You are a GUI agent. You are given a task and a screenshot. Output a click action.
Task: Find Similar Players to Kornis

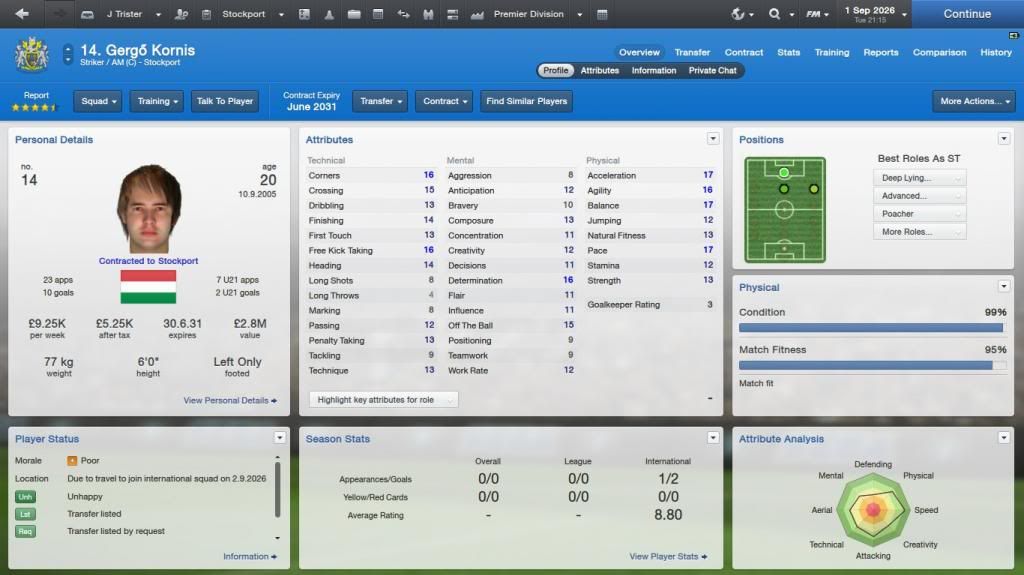click(x=527, y=101)
